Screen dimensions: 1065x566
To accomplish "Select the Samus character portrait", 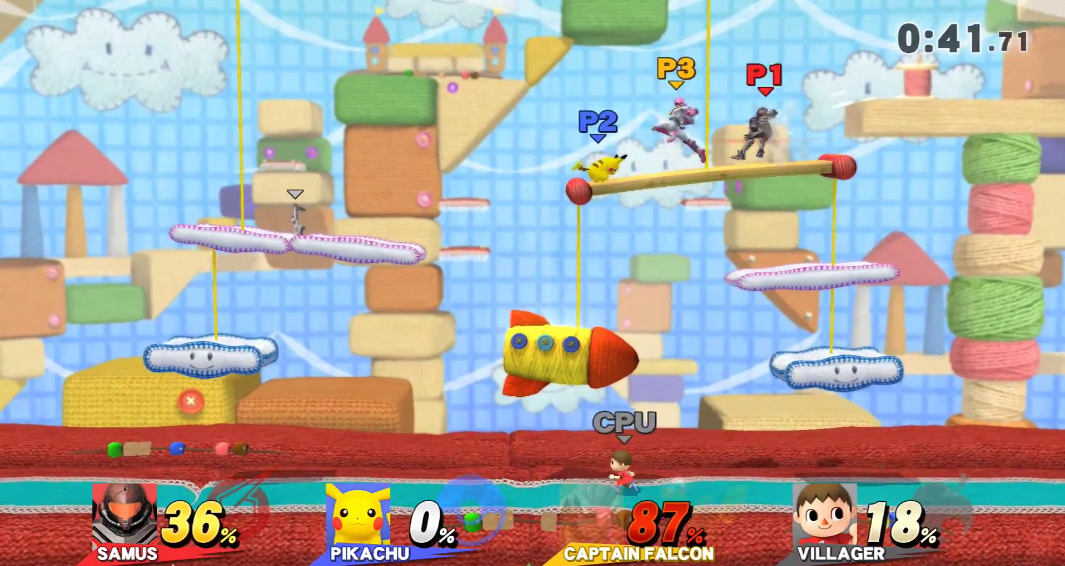I will coord(124,515).
